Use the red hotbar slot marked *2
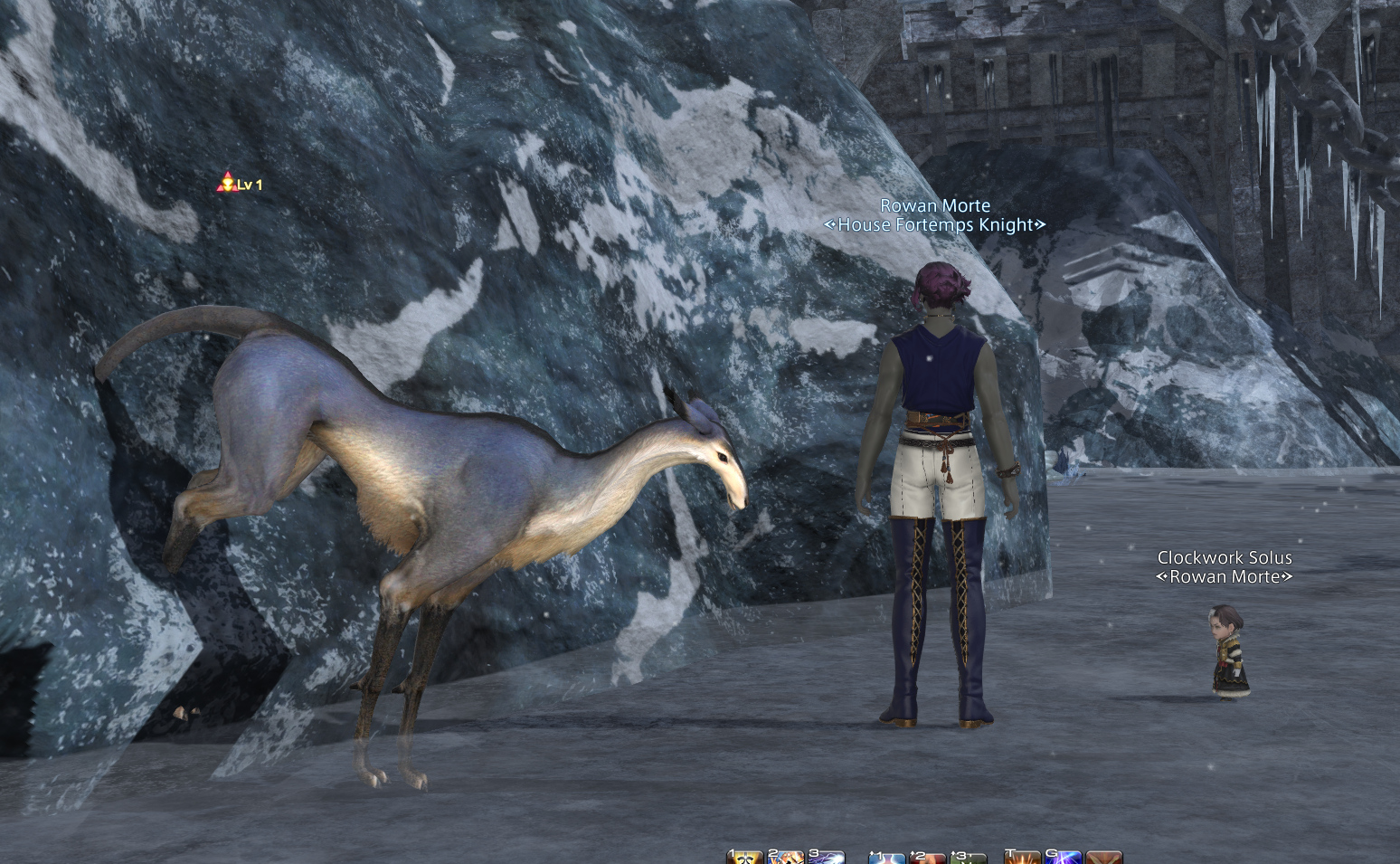This screenshot has height=864, width=1400. click(928, 858)
